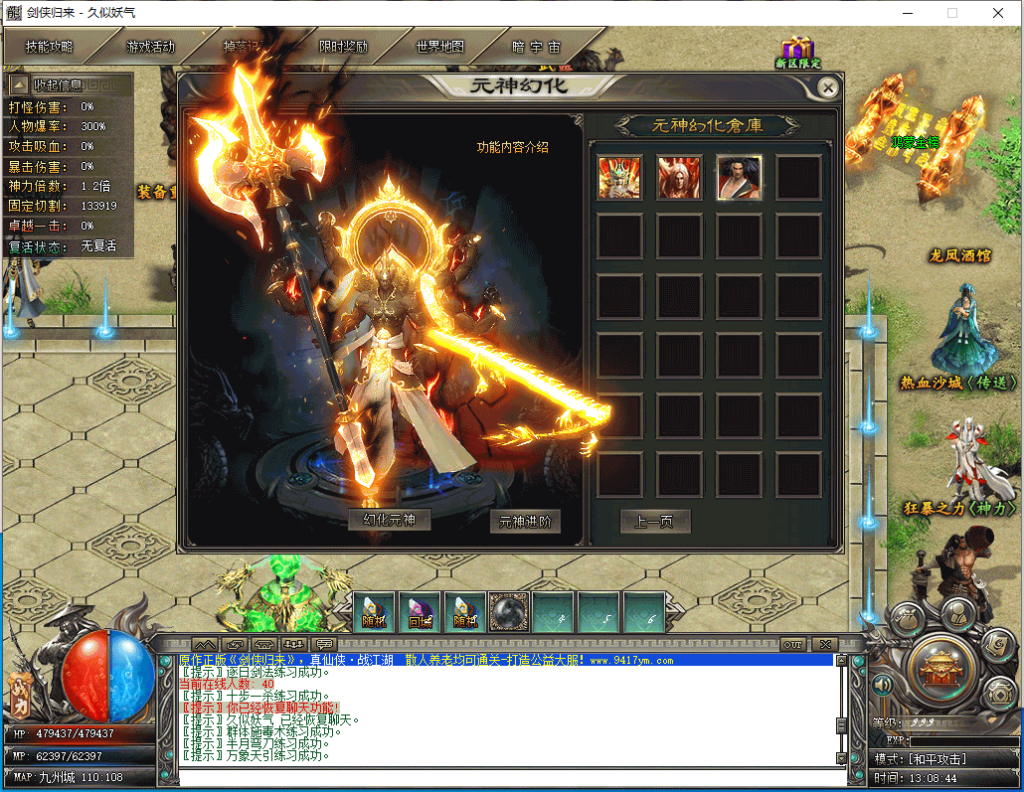Image resolution: width=1024 pixels, height=792 pixels.
Task: Click the chat text input field
Action: 505,776
